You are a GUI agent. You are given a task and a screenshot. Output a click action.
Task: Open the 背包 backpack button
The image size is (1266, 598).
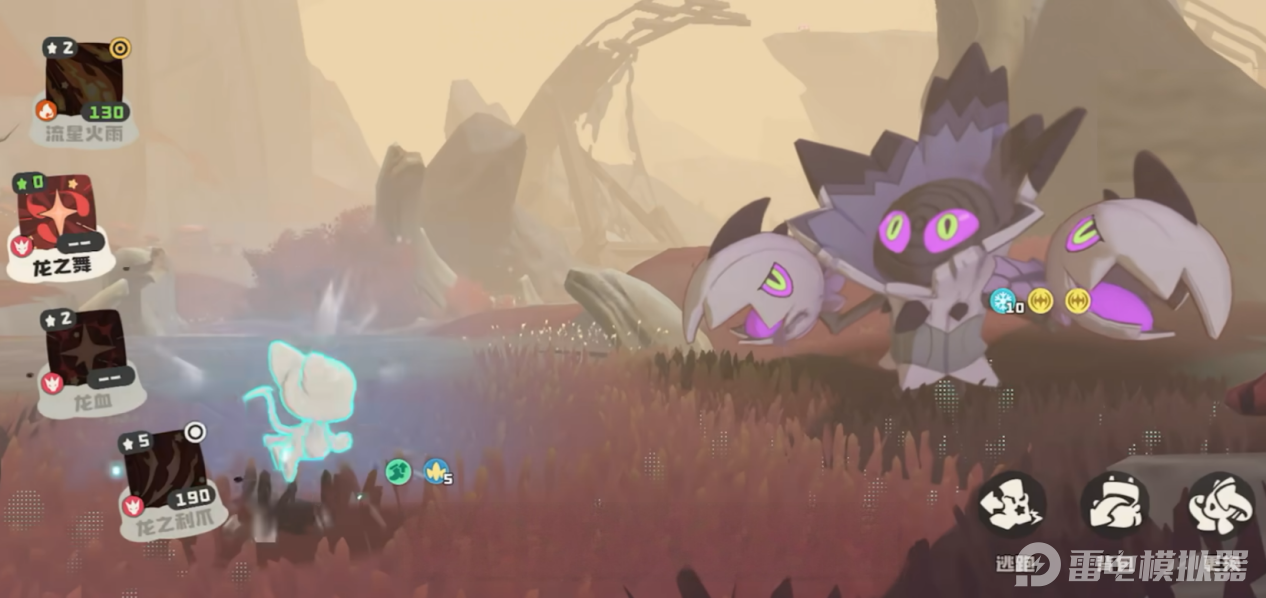click(1114, 505)
